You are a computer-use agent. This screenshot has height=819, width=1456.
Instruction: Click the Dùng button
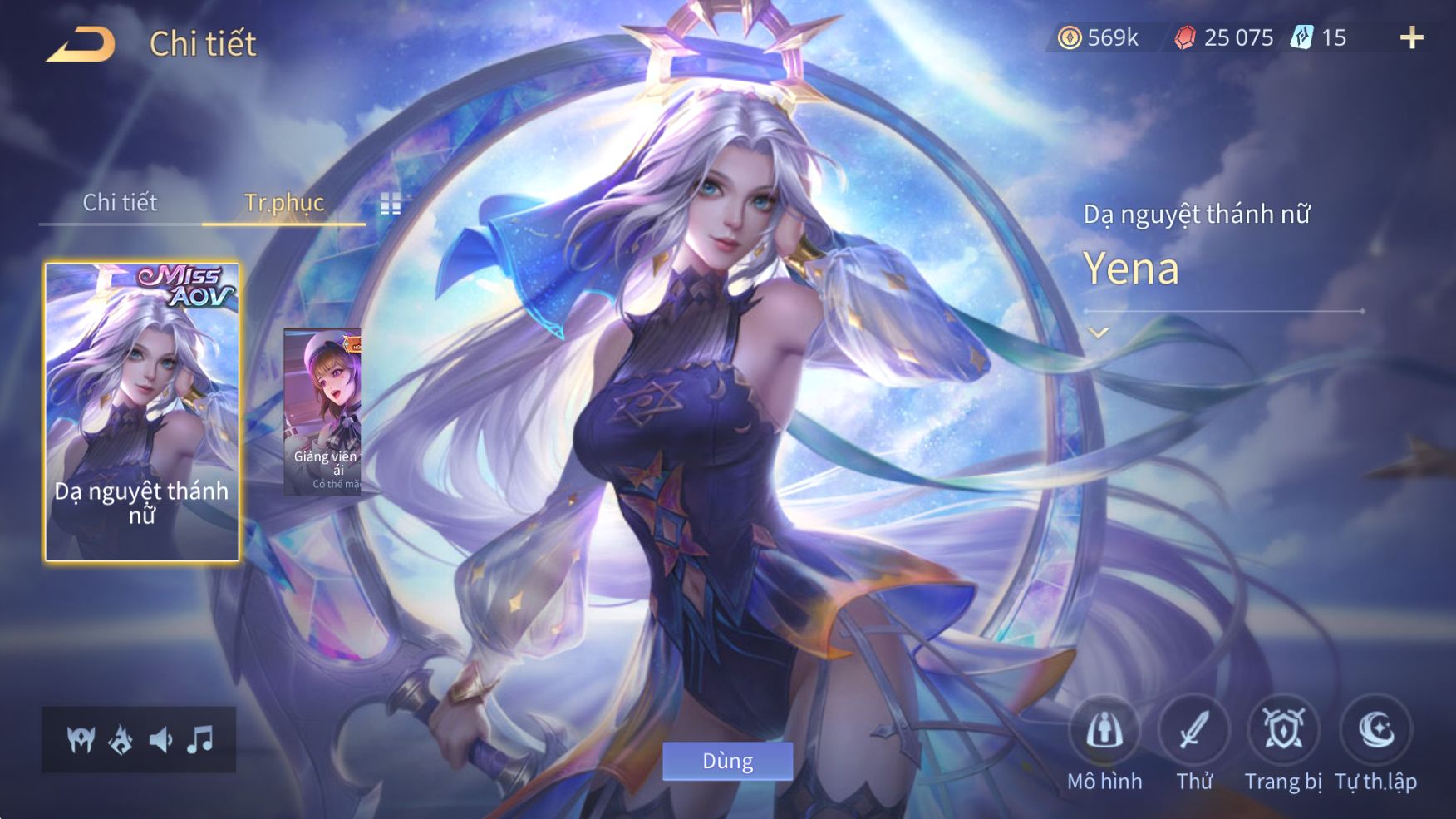[727, 761]
